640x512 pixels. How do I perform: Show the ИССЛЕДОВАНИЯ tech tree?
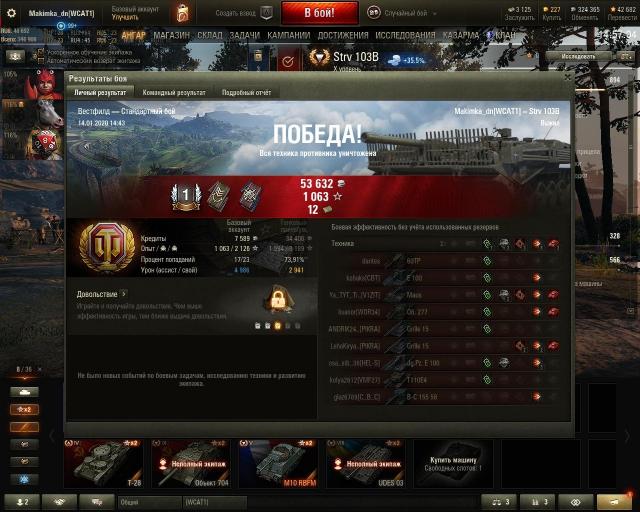tap(405, 35)
